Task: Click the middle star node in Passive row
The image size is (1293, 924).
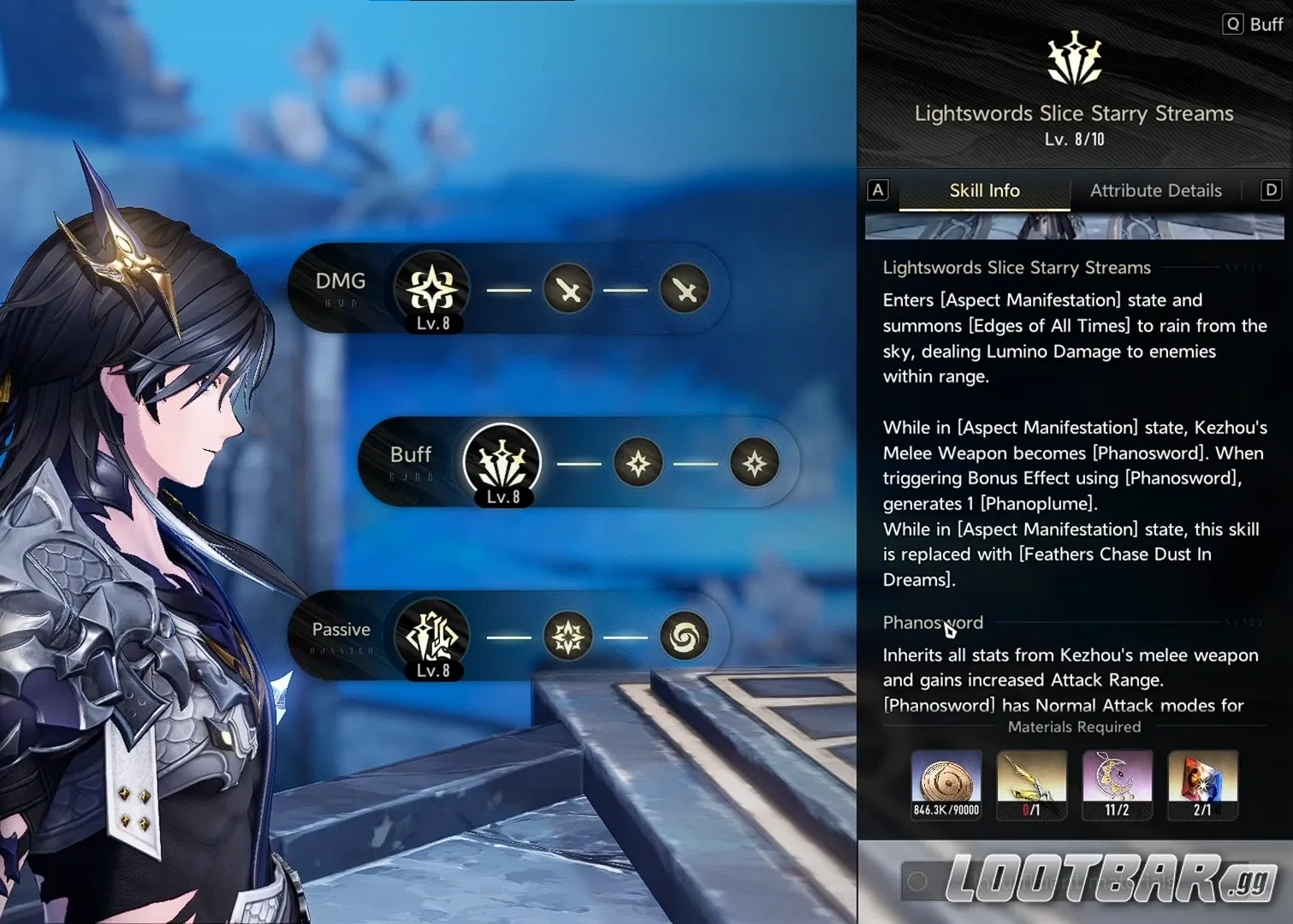Action: coord(569,637)
